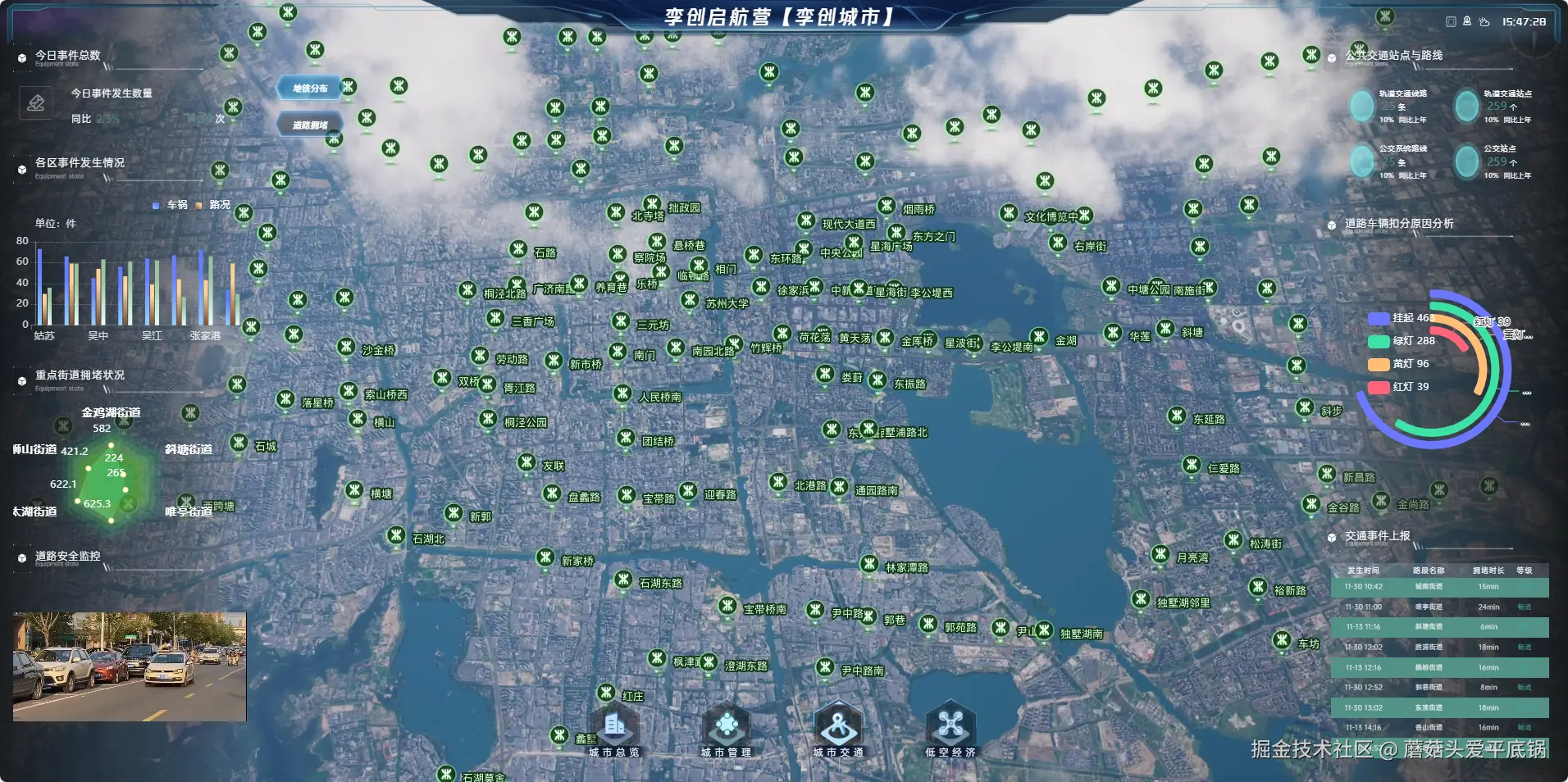This screenshot has height=782, width=1568.
Task: Select the 黄灯 96 legend entry
Action: [1399, 364]
